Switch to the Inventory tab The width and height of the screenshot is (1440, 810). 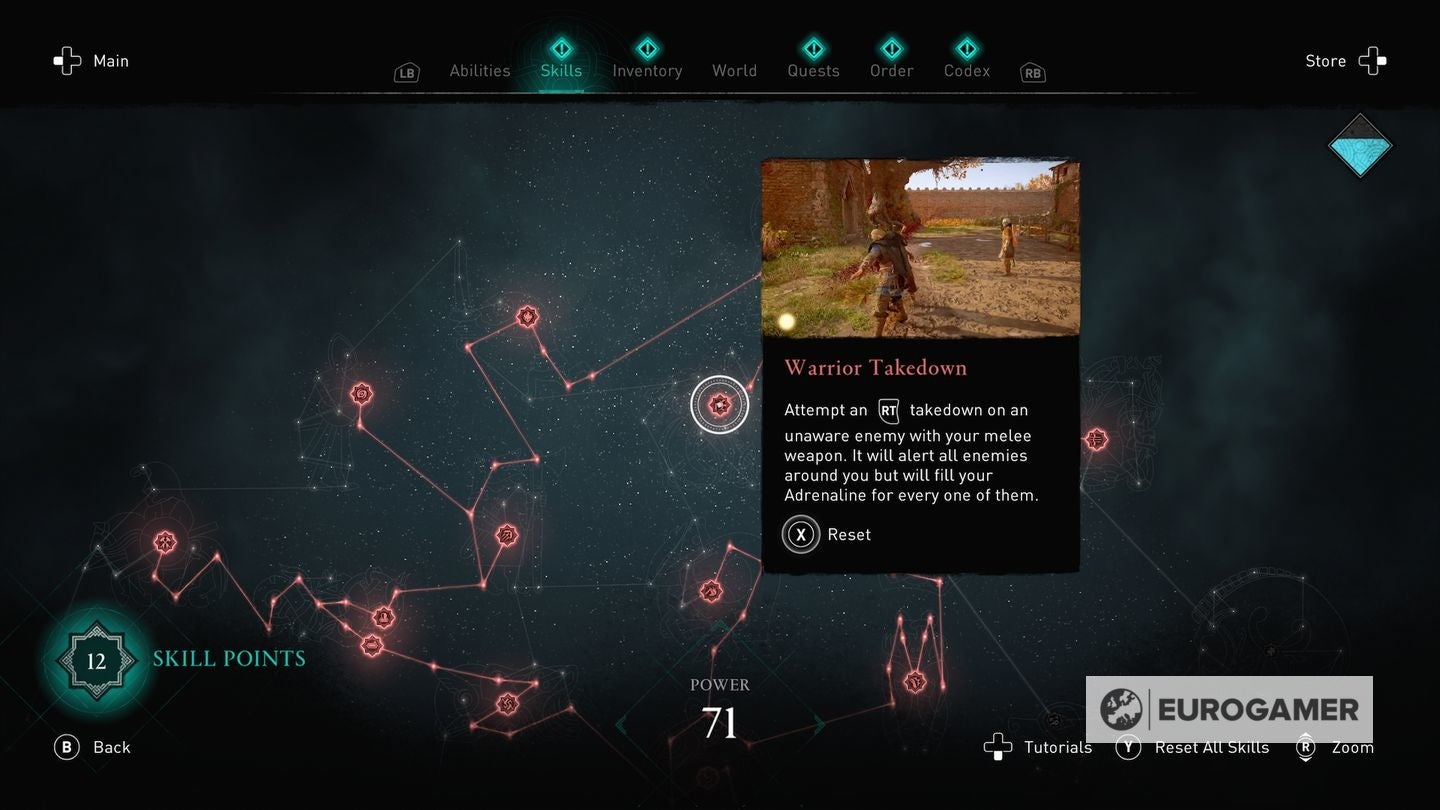coord(647,70)
